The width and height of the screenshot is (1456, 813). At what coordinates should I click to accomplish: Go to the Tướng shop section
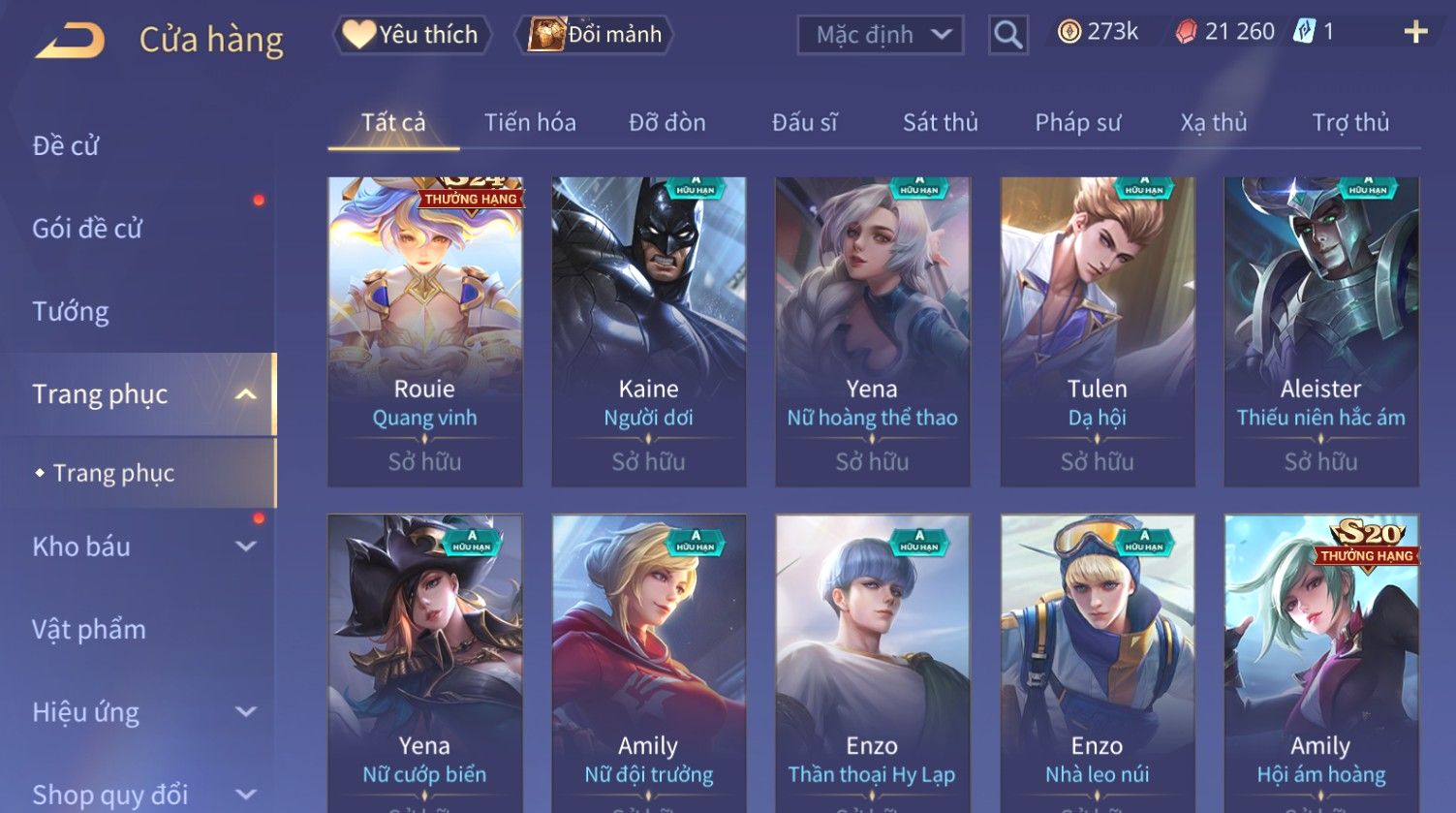(71, 312)
